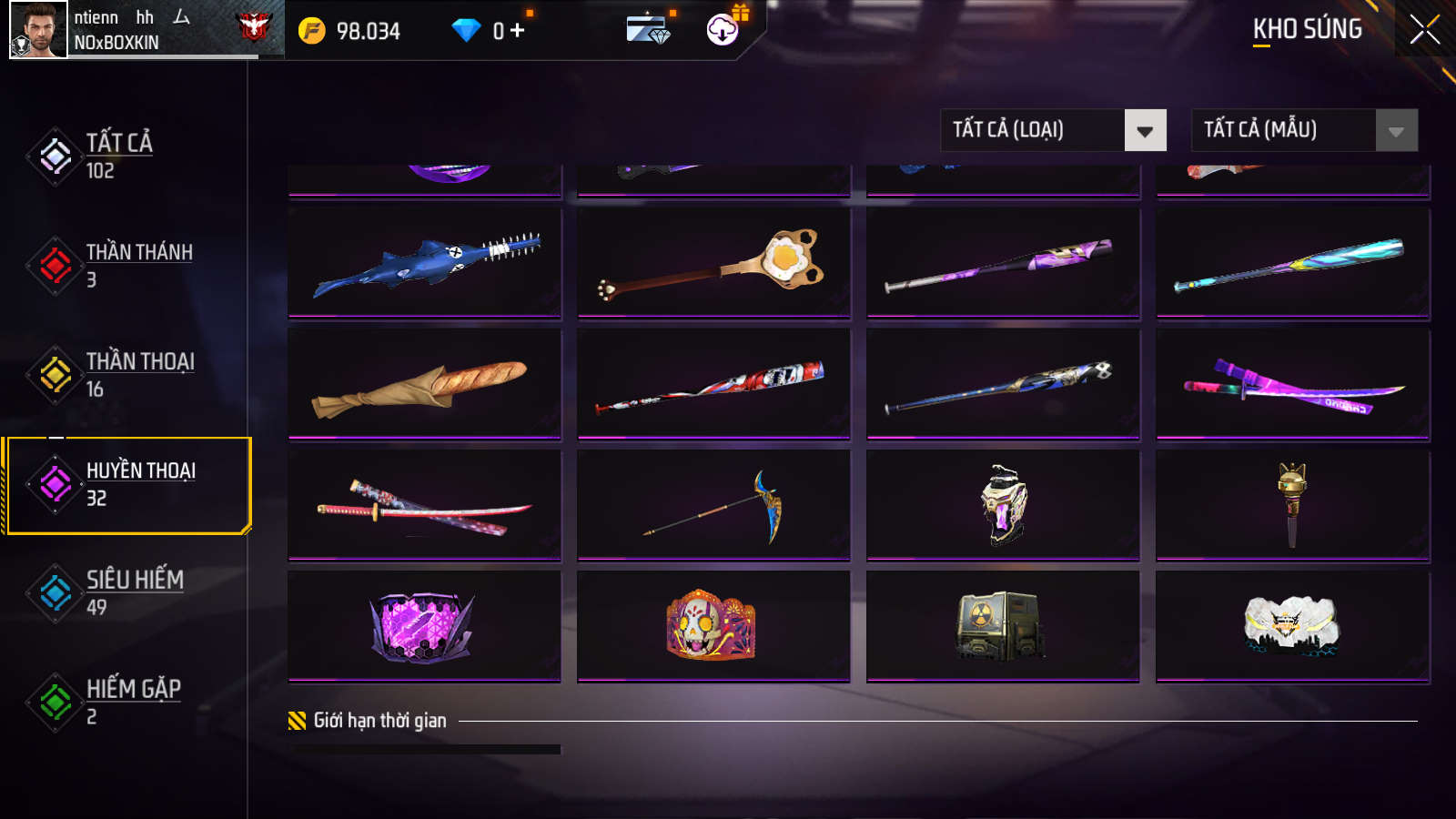The image size is (1456, 819).
Task: Click the cloud download icon
Action: coord(723,30)
